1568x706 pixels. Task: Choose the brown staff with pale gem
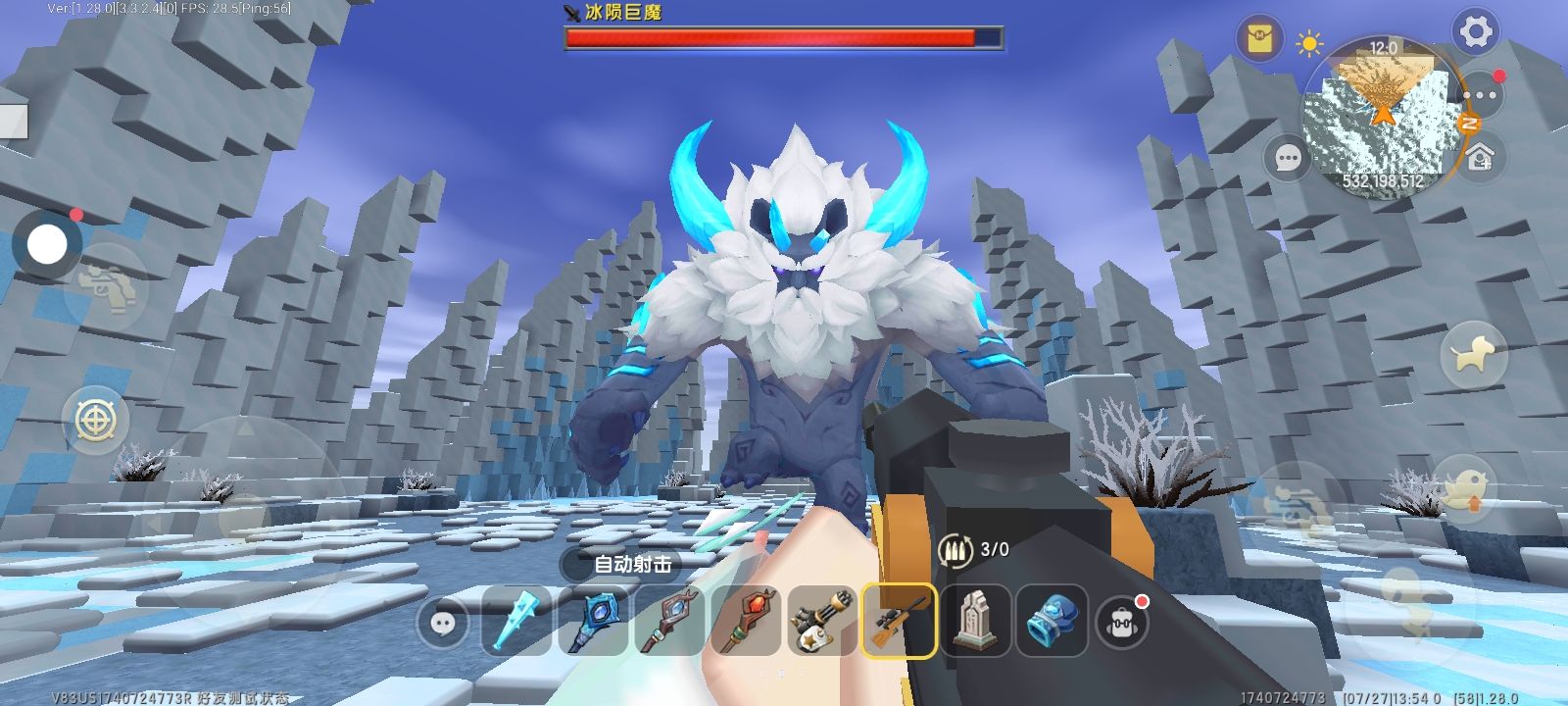point(669,621)
